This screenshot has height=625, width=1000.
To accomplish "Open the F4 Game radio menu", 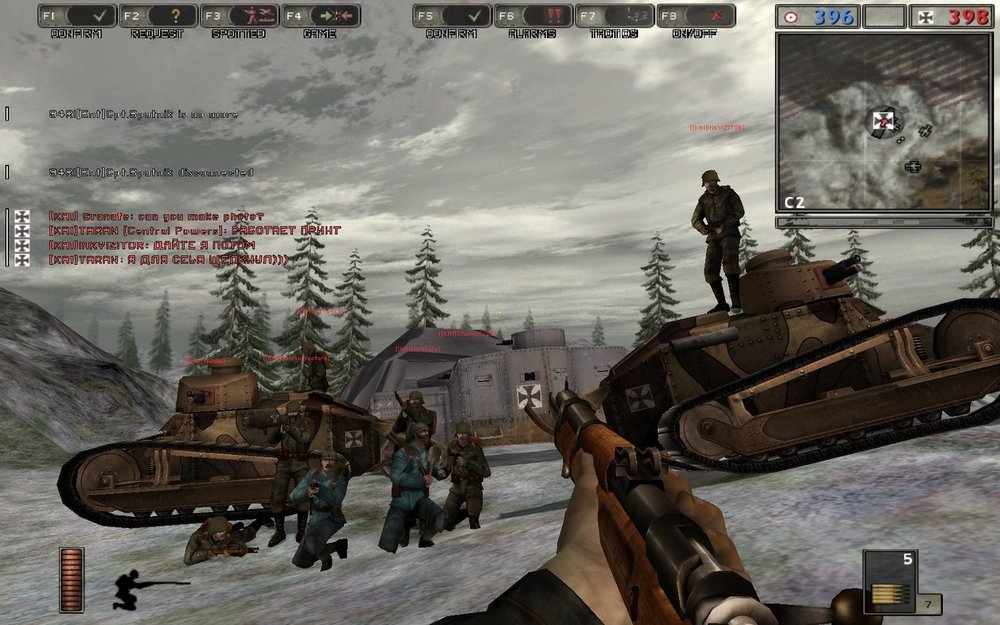I will [x=320, y=16].
